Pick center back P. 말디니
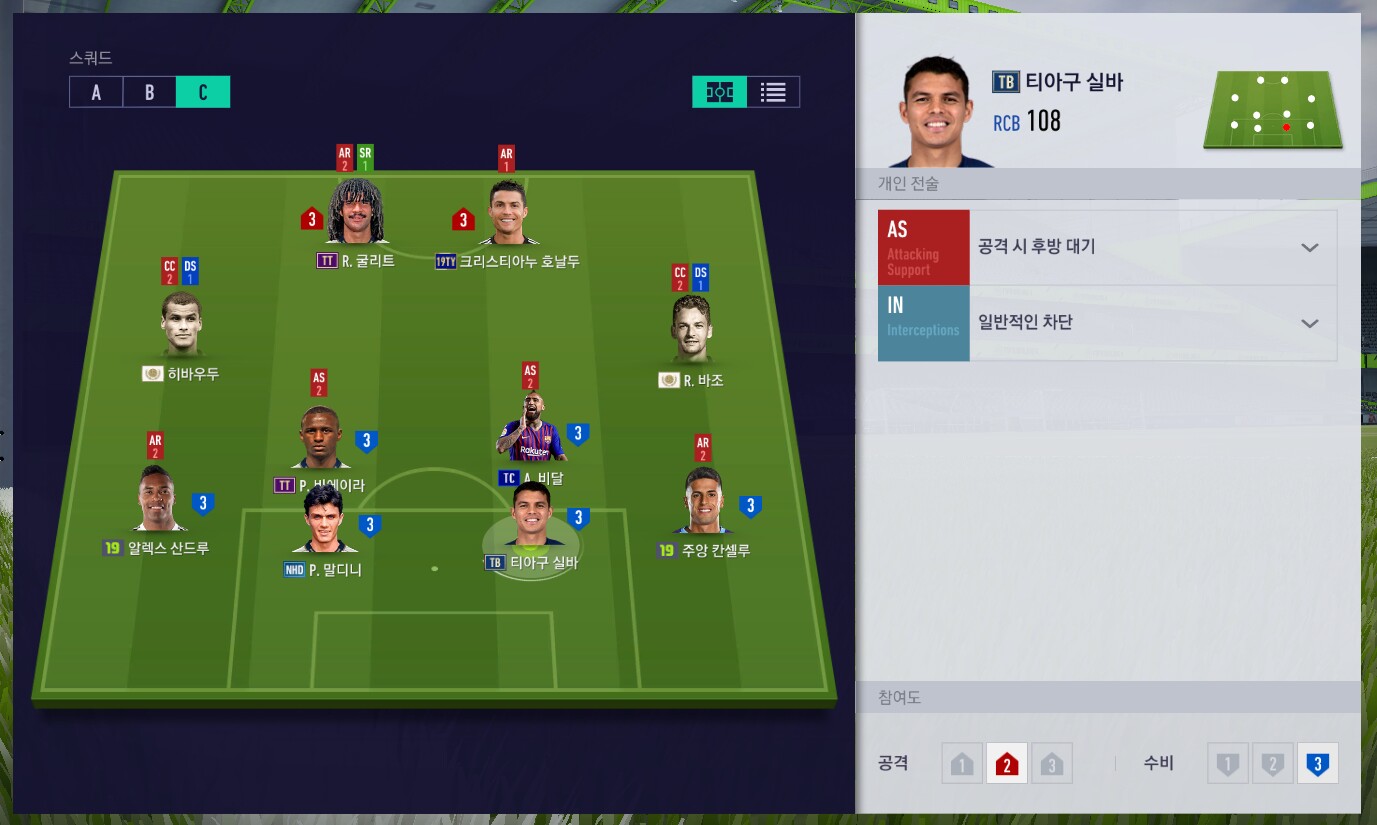Viewport: 1377px width, 825px height. click(322, 520)
